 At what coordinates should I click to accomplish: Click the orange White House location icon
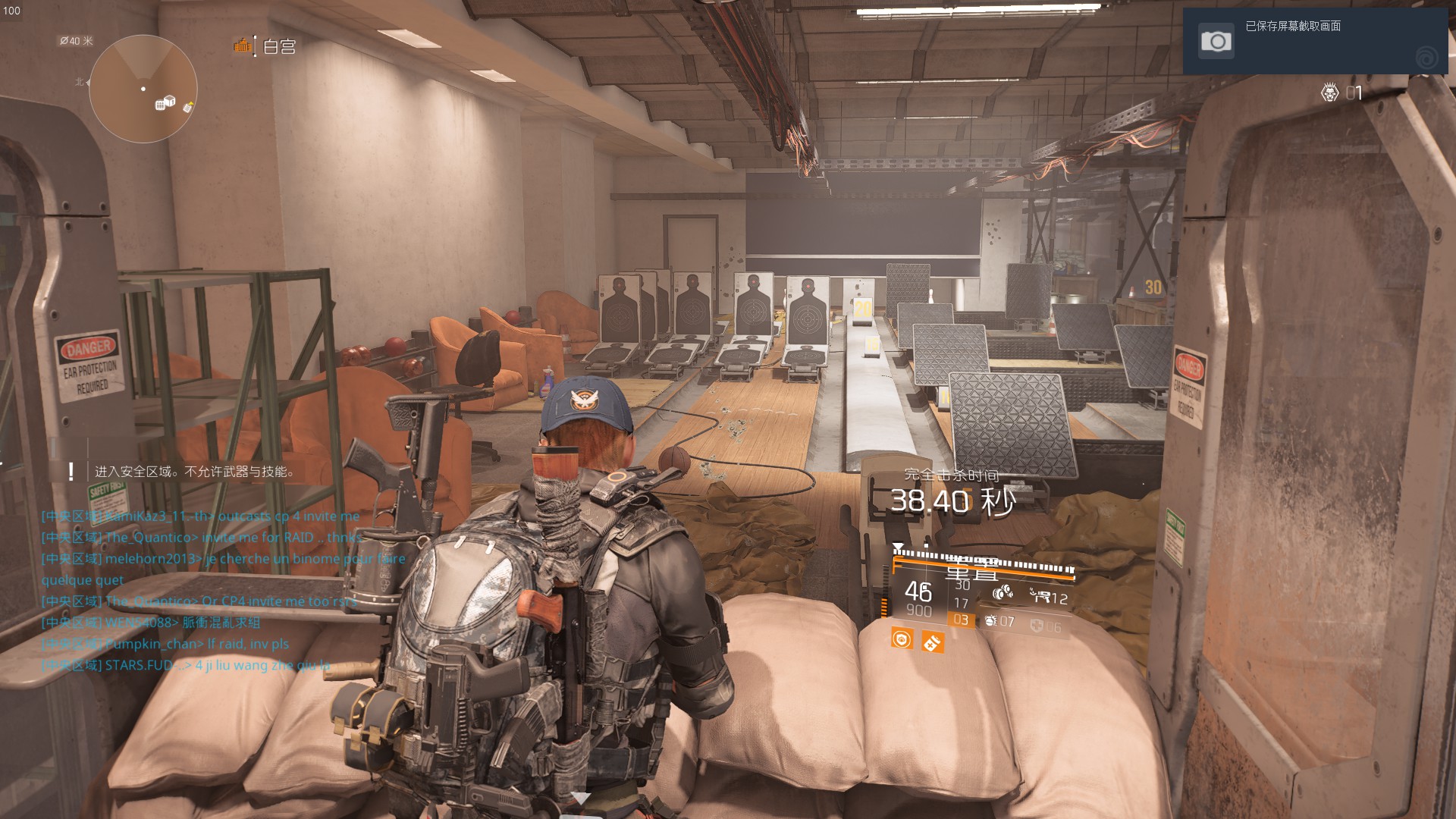[x=243, y=46]
